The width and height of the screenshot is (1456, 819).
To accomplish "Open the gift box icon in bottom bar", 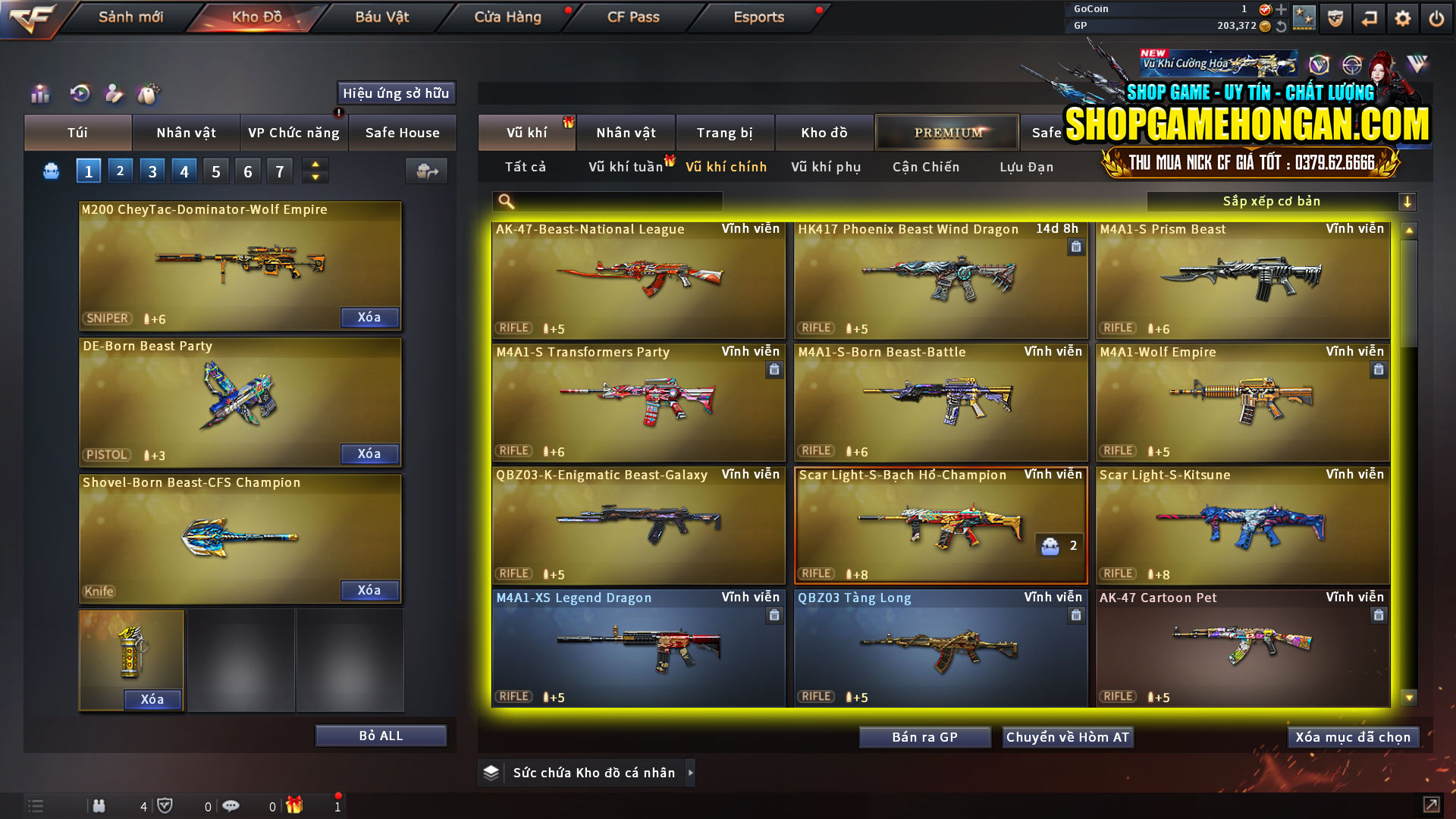I will [296, 806].
